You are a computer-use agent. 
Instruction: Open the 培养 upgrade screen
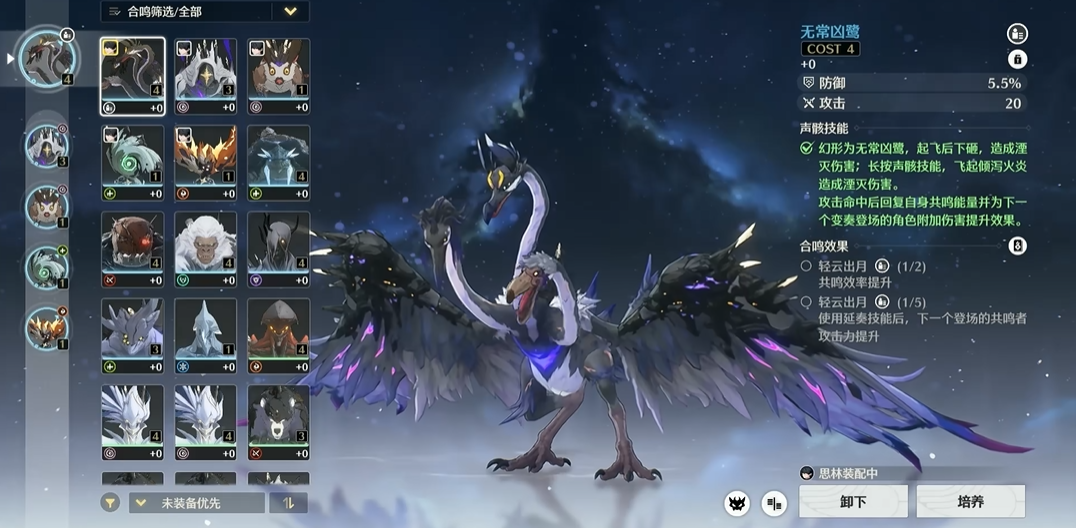[970, 501]
